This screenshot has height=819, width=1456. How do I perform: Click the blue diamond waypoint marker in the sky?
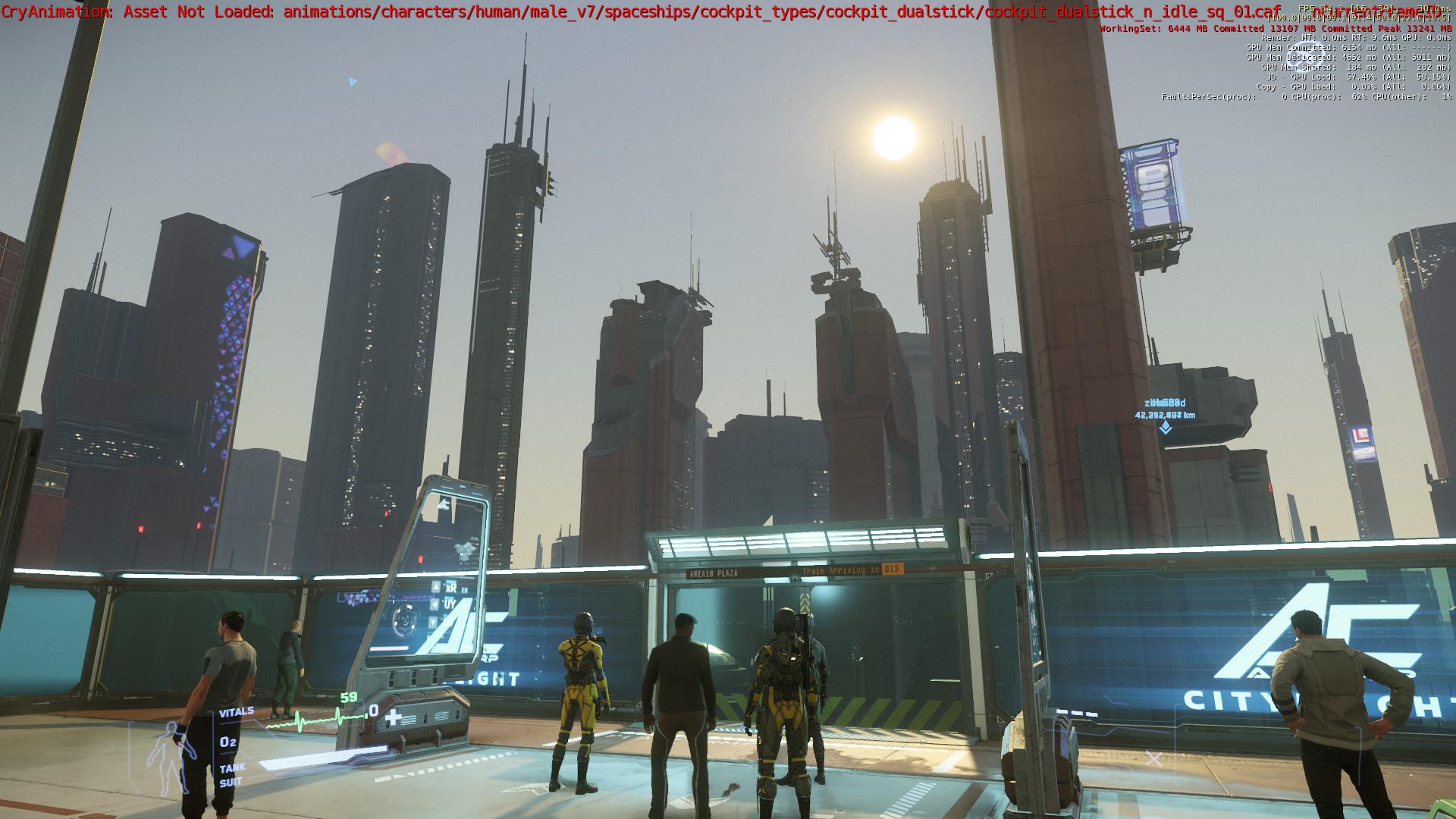1166,427
